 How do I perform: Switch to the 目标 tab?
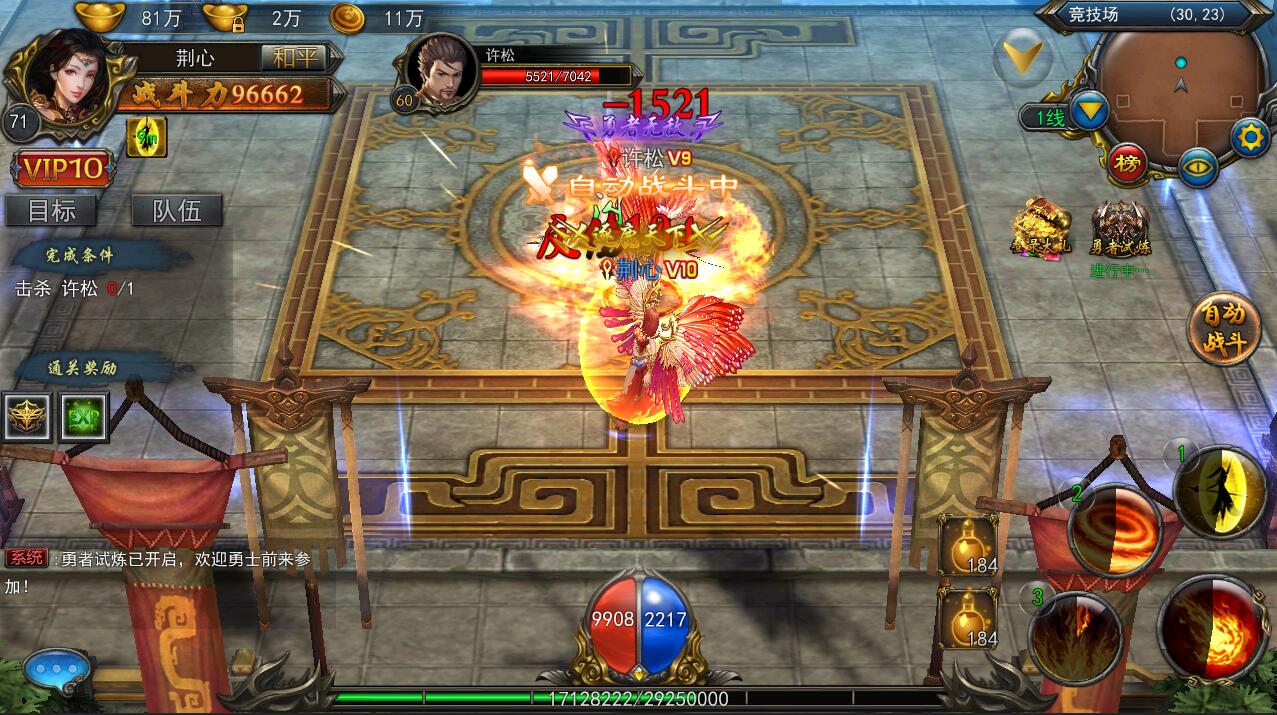pyautogui.click(x=49, y=210)
